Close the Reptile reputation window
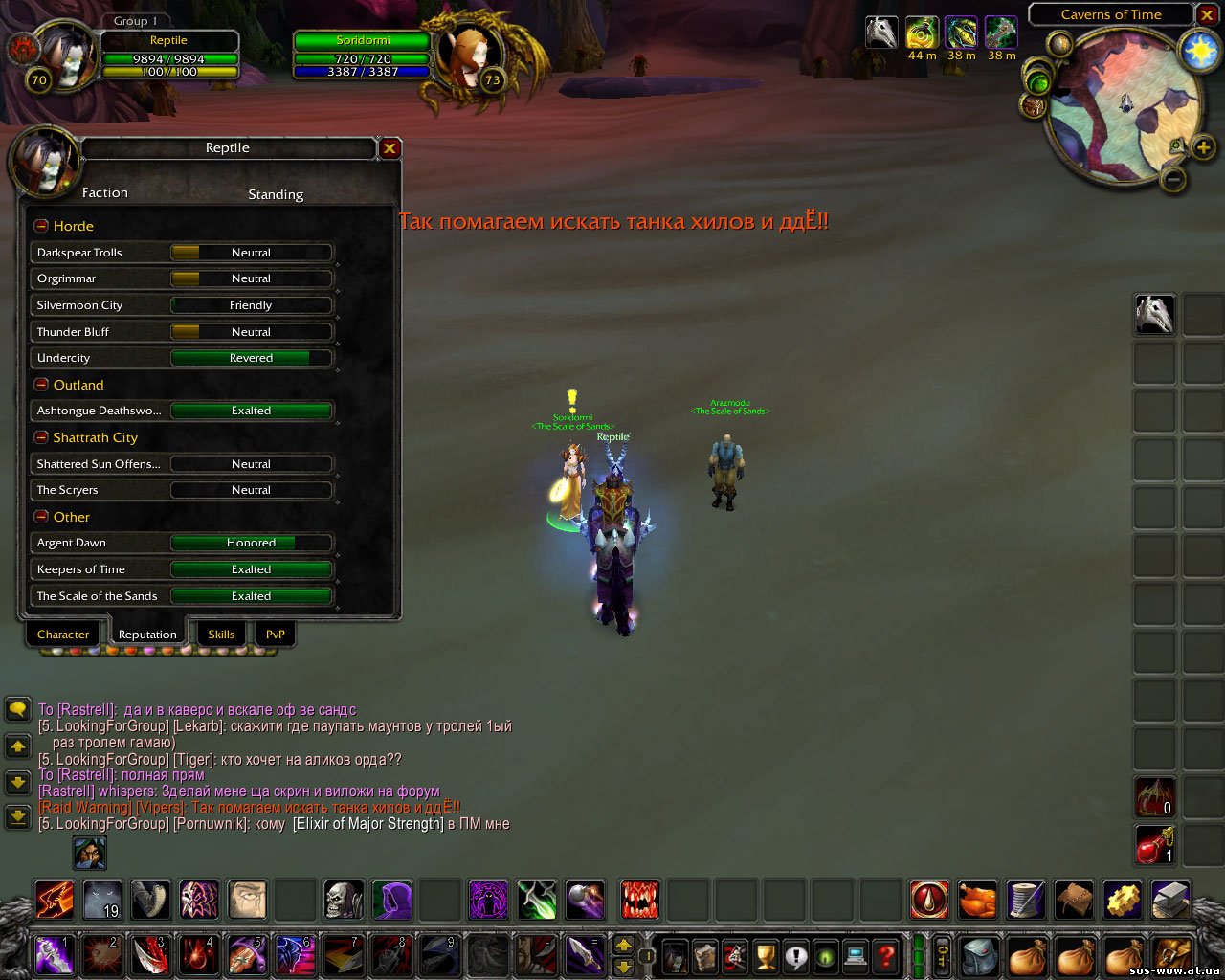The image size is (1225, 980). [x=390, y=148]
